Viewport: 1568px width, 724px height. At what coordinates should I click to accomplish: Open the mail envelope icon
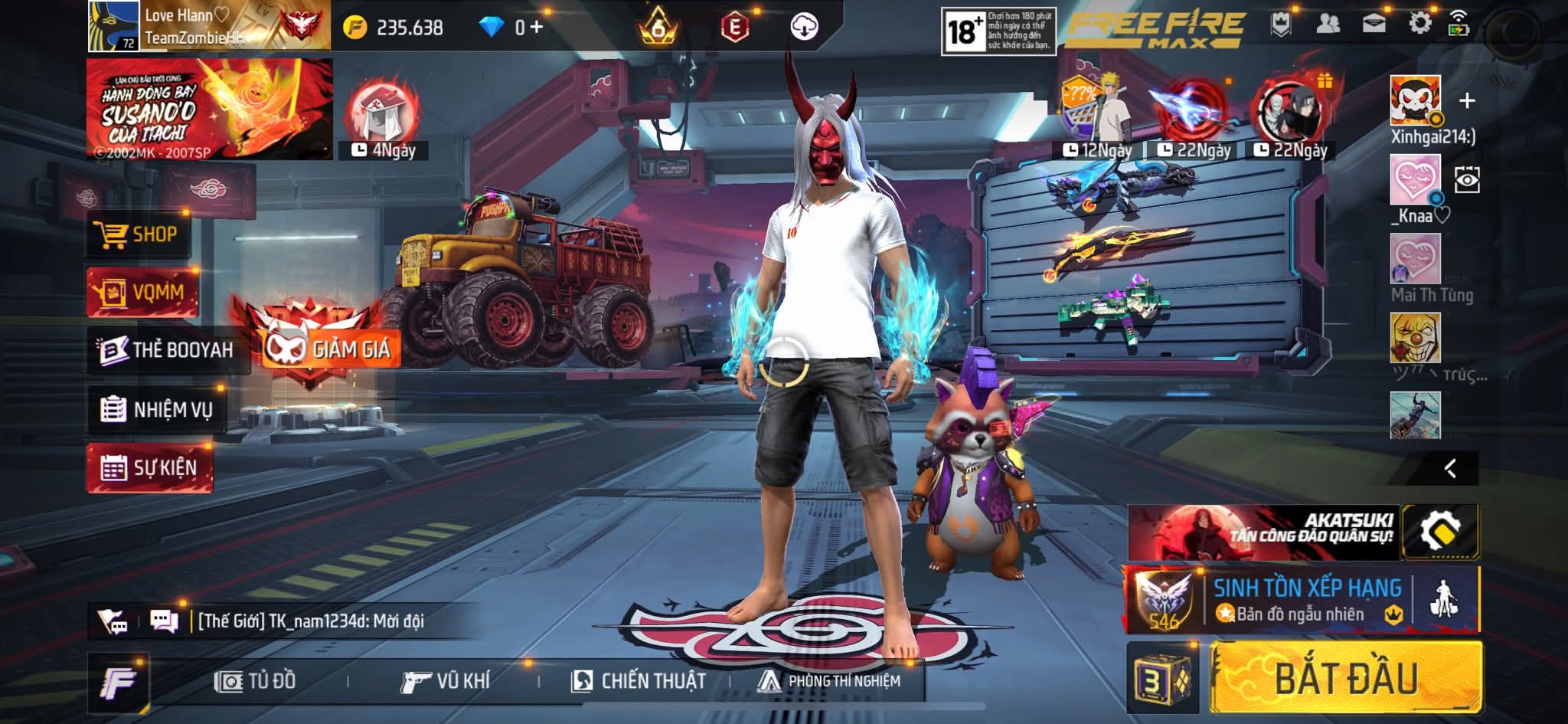(1374, 24)
